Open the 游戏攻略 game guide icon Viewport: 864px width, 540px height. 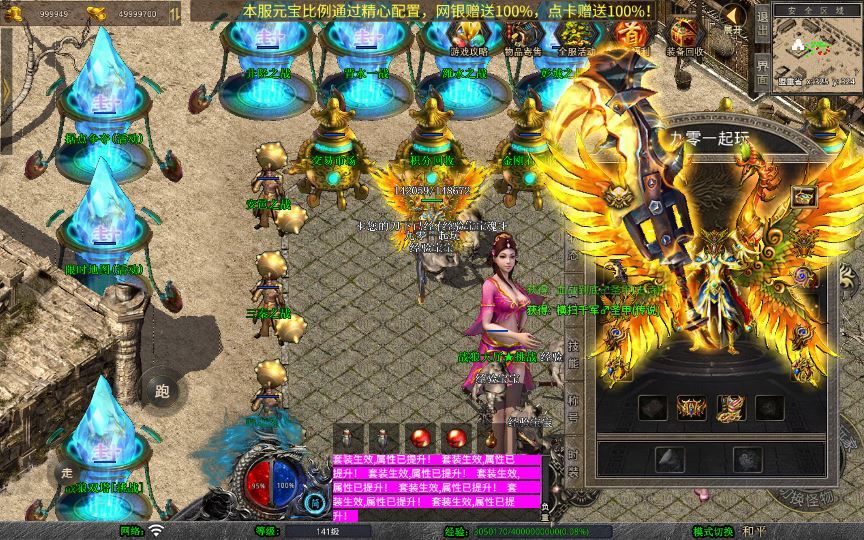pyautogui.click(x=469, y=37)
